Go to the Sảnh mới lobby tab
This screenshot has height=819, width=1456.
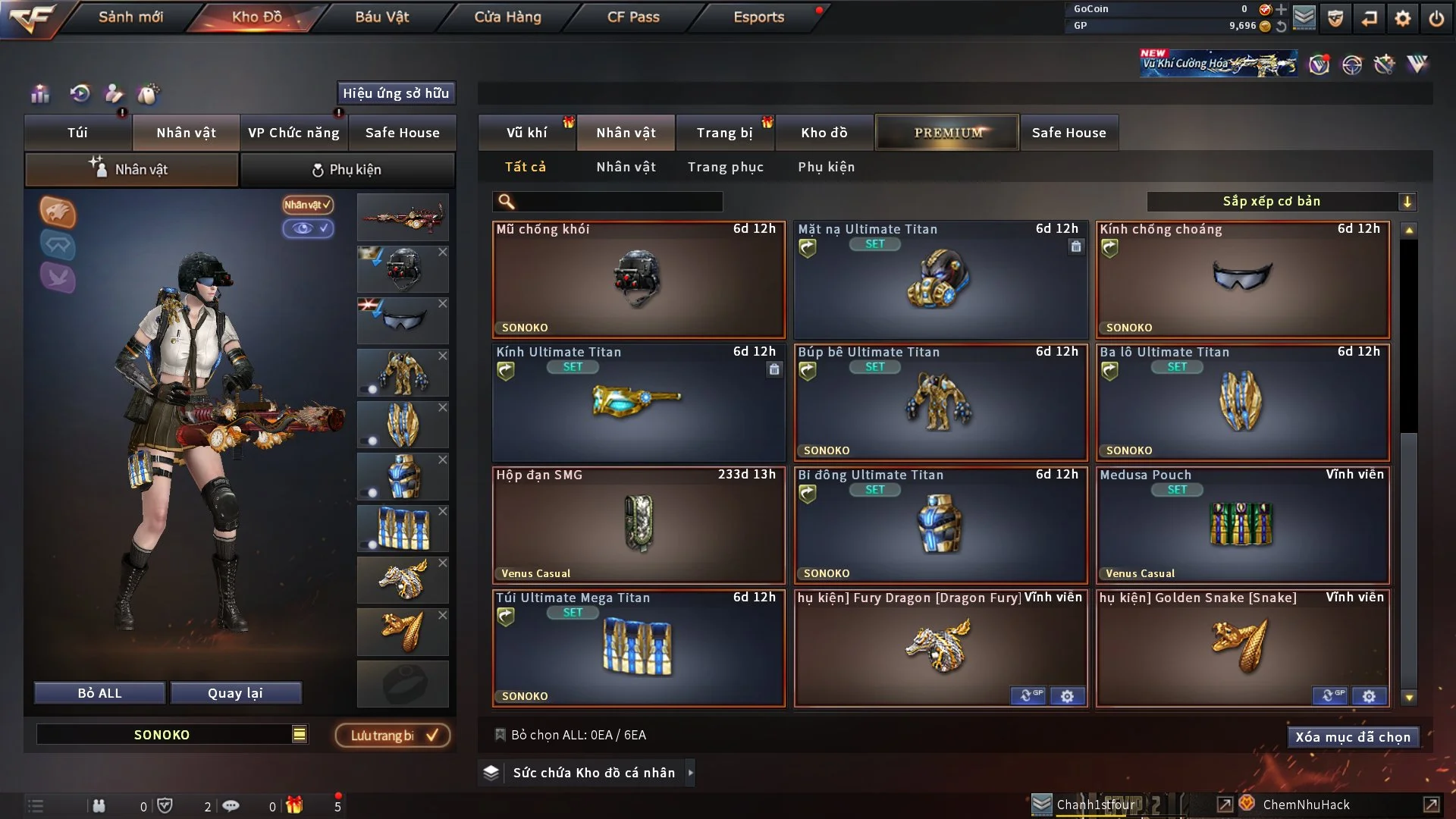(130, 17)
